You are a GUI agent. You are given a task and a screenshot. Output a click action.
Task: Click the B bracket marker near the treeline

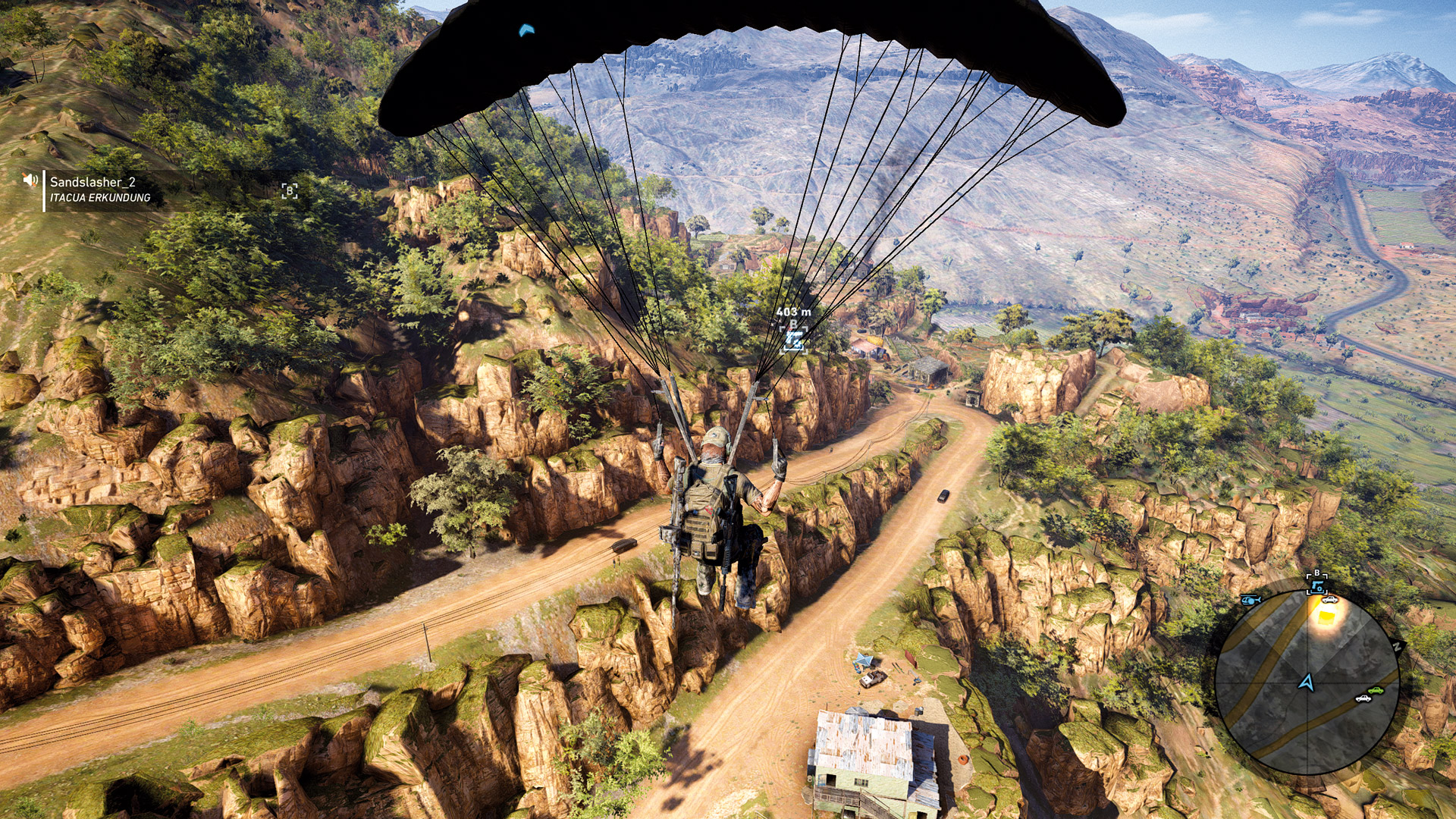tap(288, 191)
